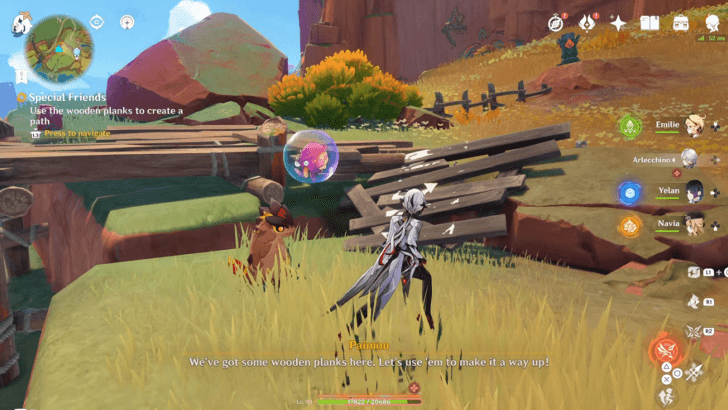Open the adventurer handbook book icon
728x410 pixels.
click(649, 23)
